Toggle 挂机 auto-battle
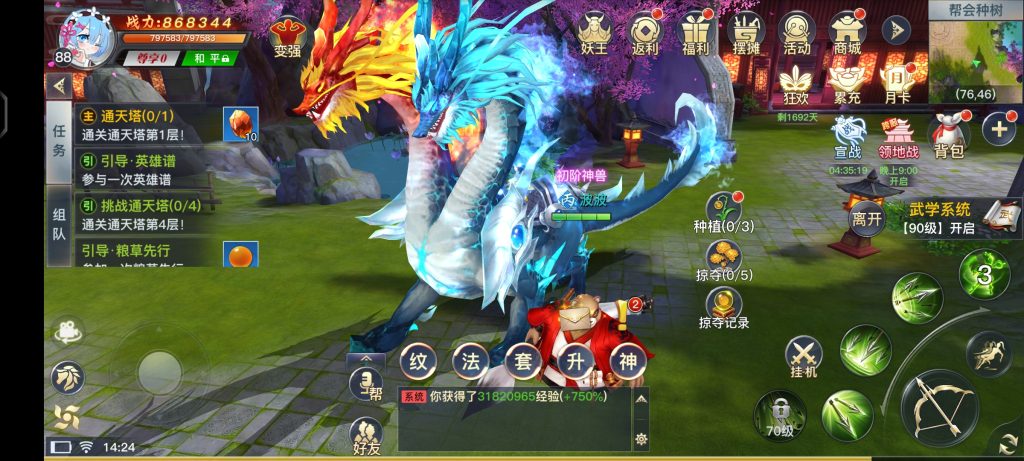The width and height of the screenshot is (1024, 461). [803, 356]
